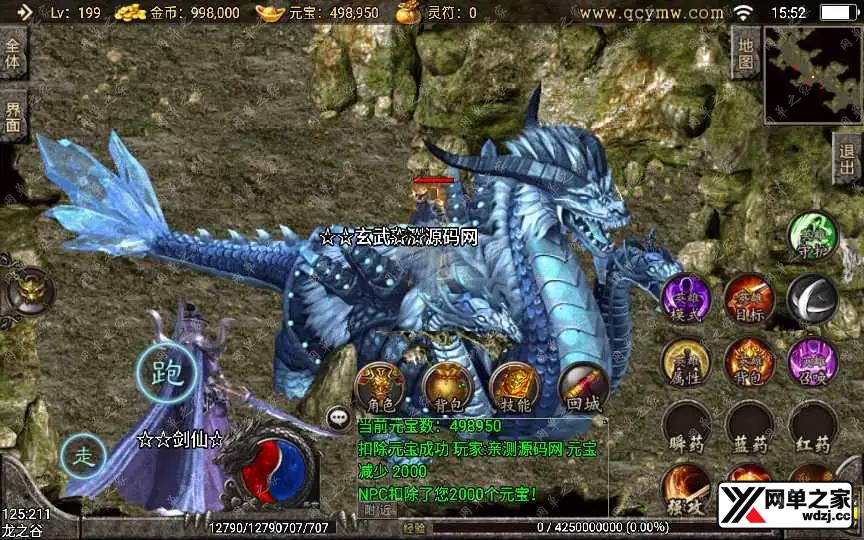Open the 角色 character panel
864x540 pixels.
pyautogui.click(x=380, y=388)
